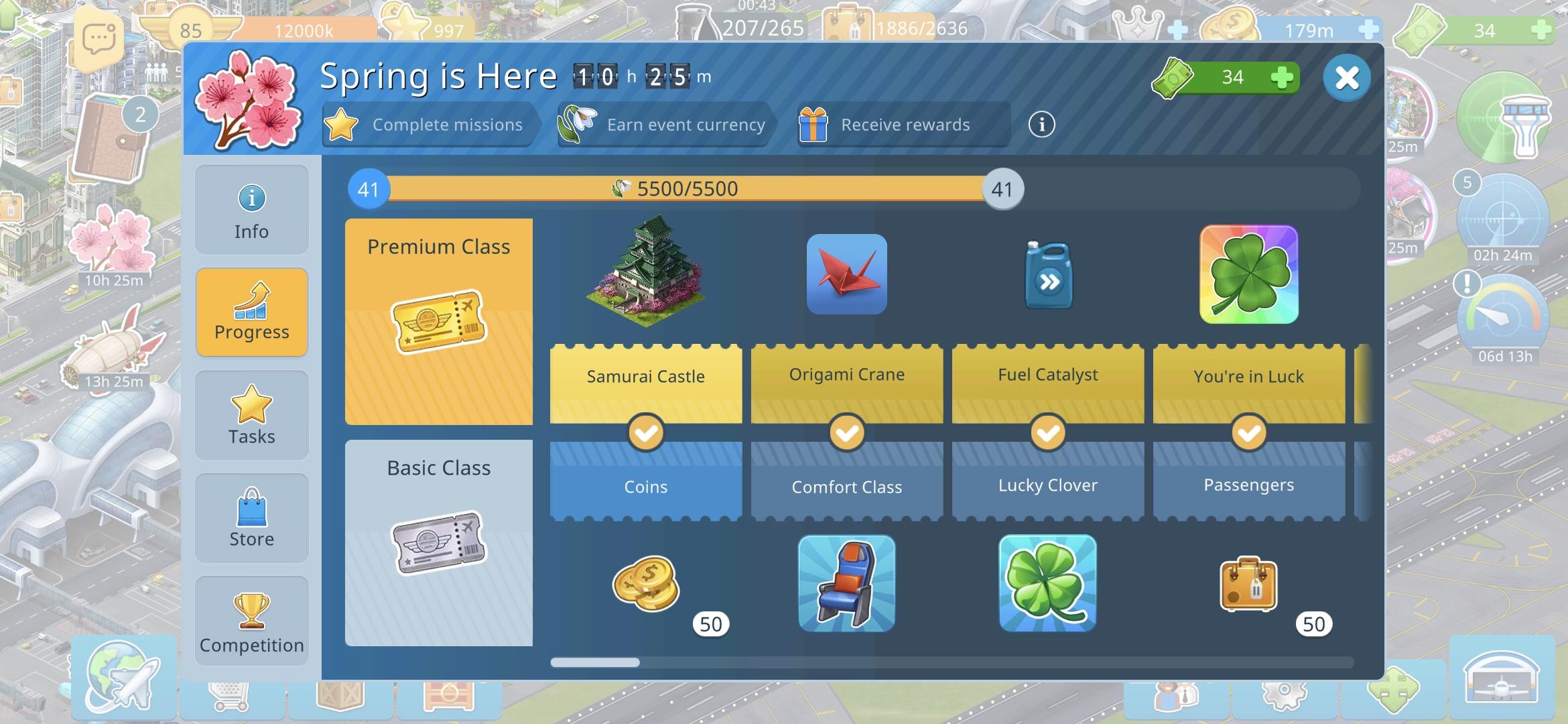Select the Progress tab

tap(251, 312)
